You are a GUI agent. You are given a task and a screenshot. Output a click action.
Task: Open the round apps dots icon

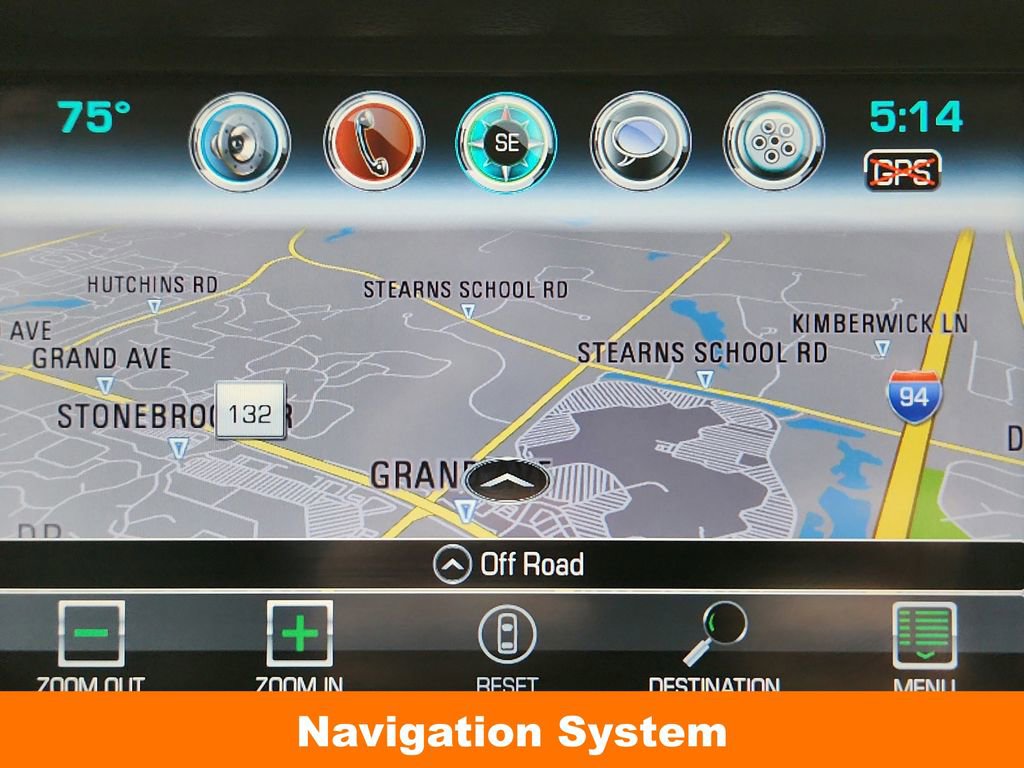point(774,142)
